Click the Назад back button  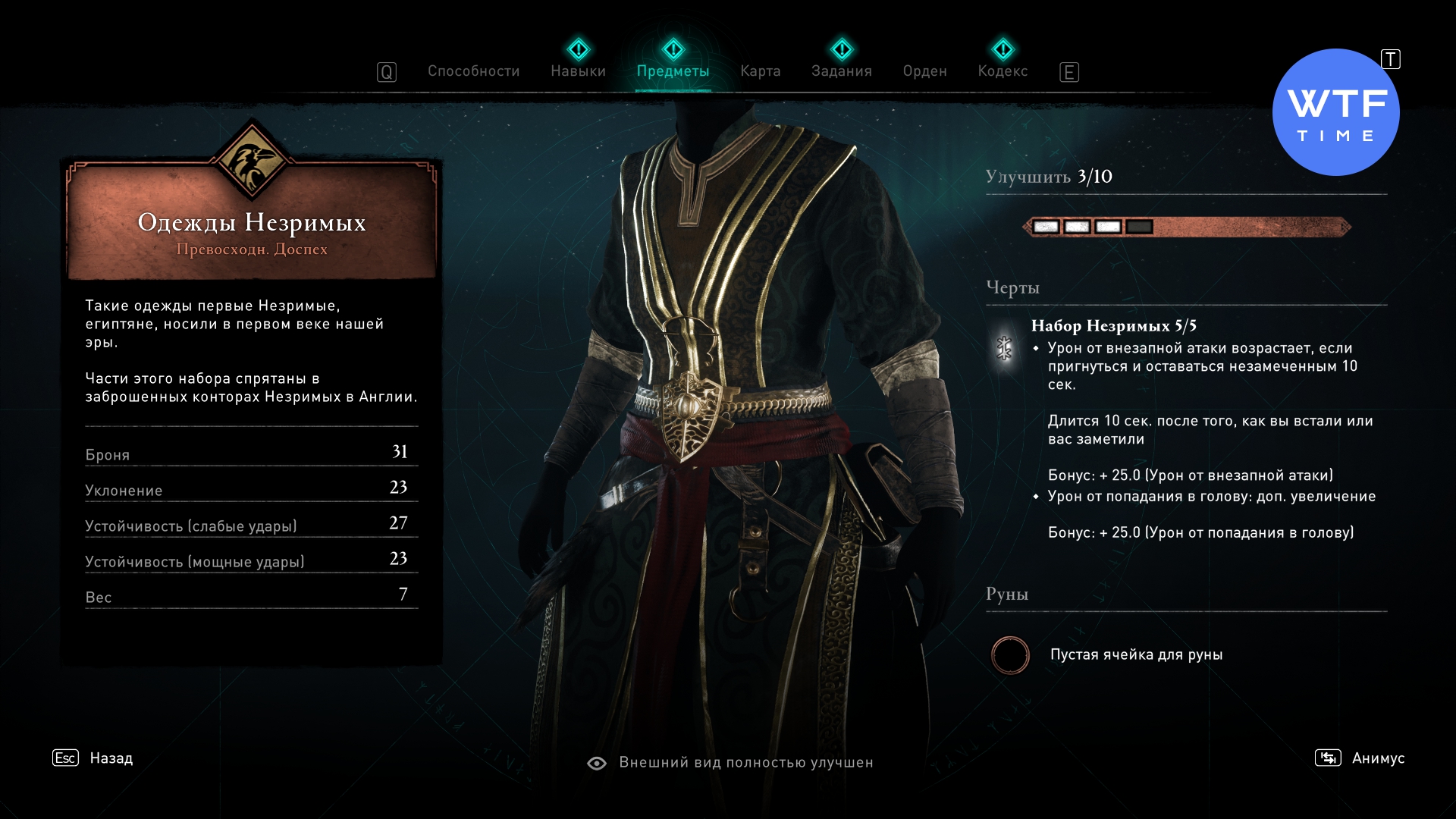111,758
